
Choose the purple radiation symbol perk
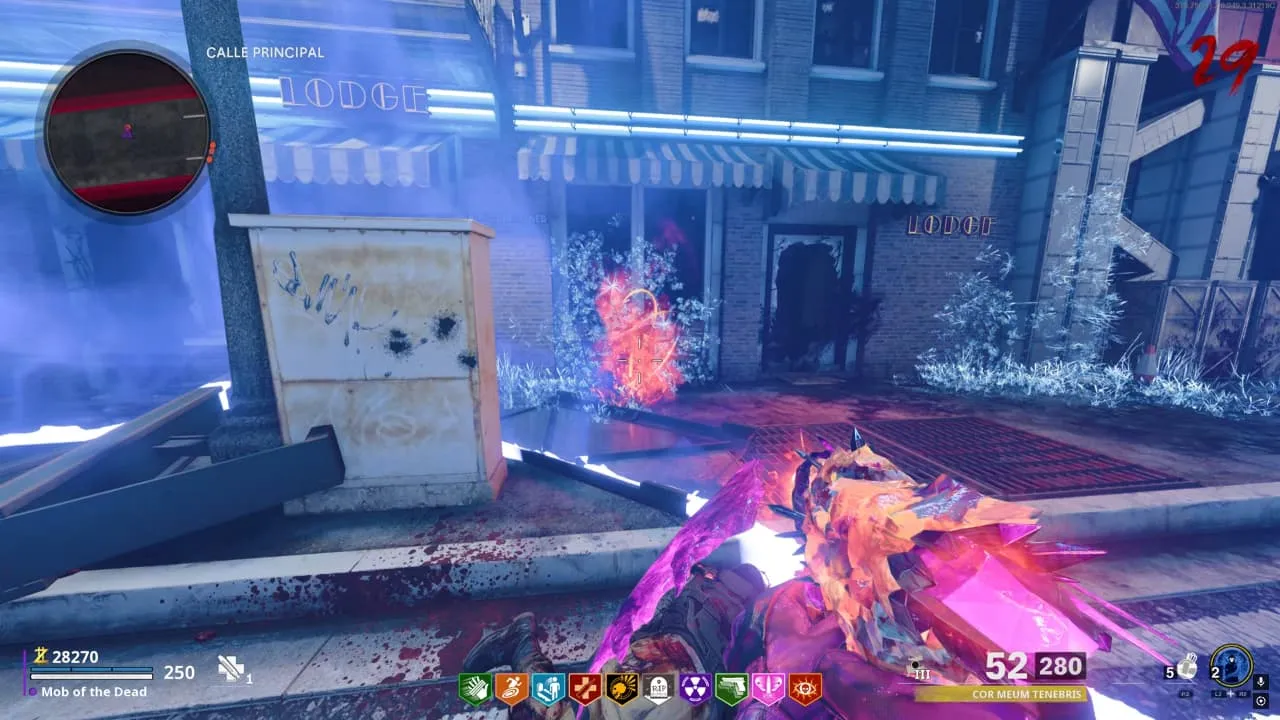point(695,688)
